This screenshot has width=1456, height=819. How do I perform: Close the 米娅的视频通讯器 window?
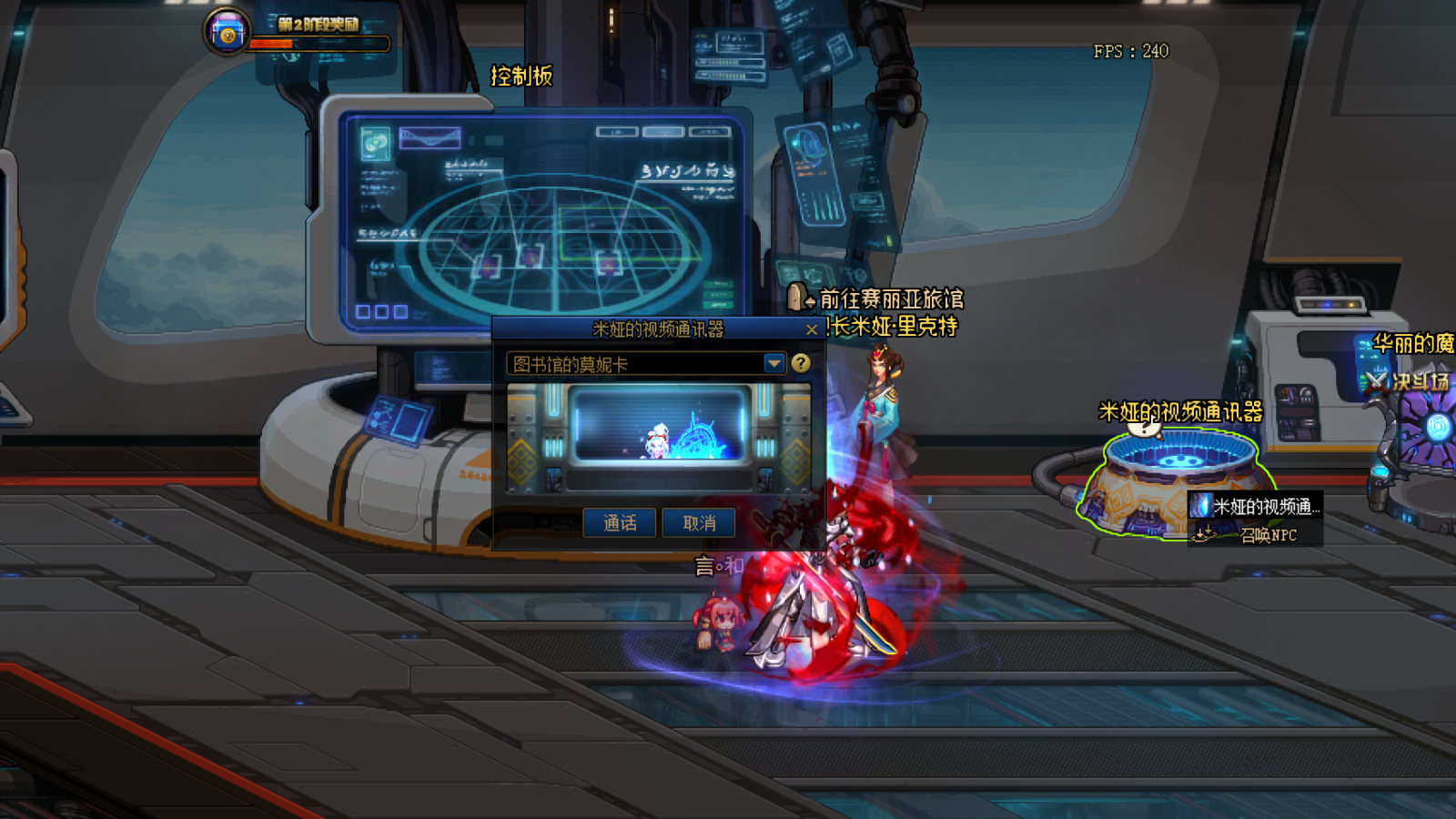[812, 329]
